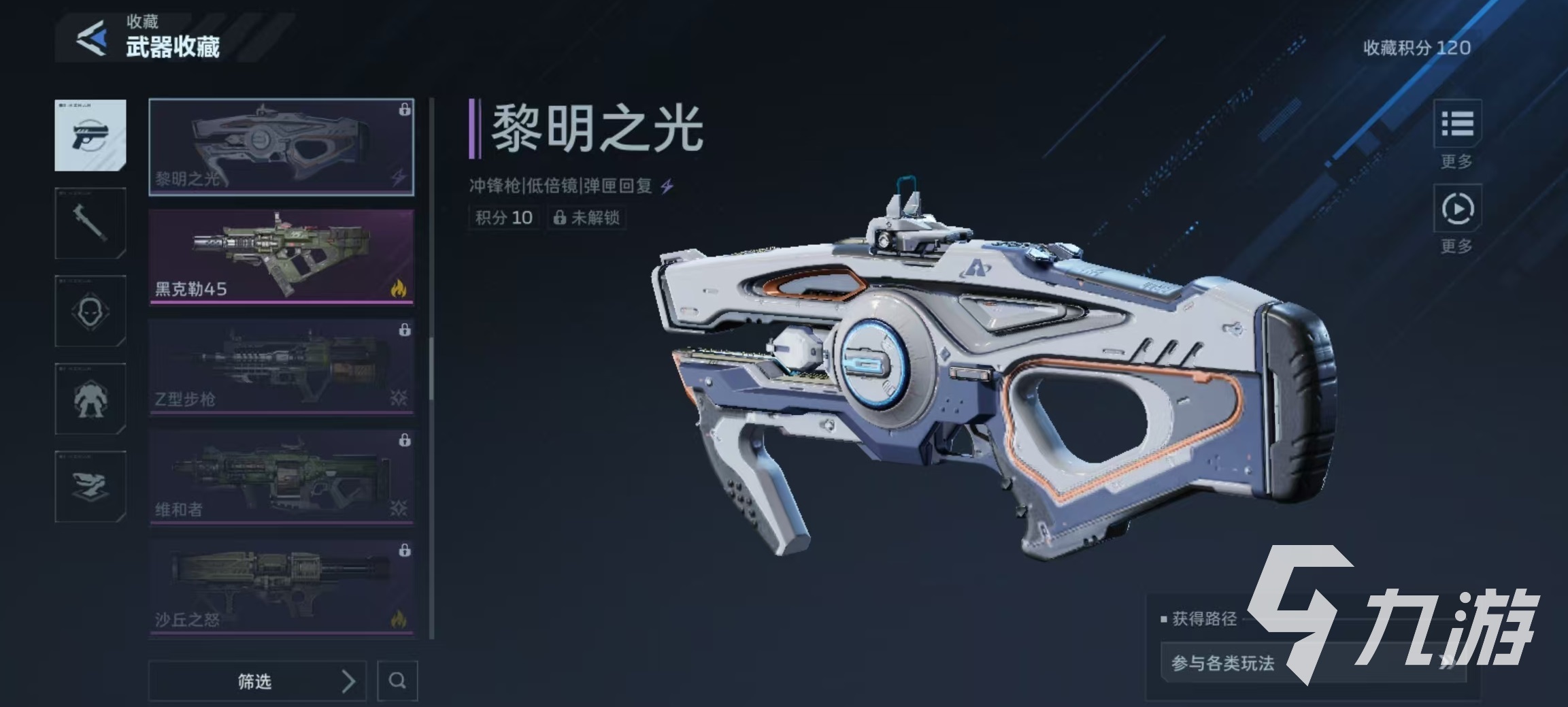The width and height of the screenshot is (1568, 707).
Task: Select the pistol weapon category icon
Action: (90, 136)
